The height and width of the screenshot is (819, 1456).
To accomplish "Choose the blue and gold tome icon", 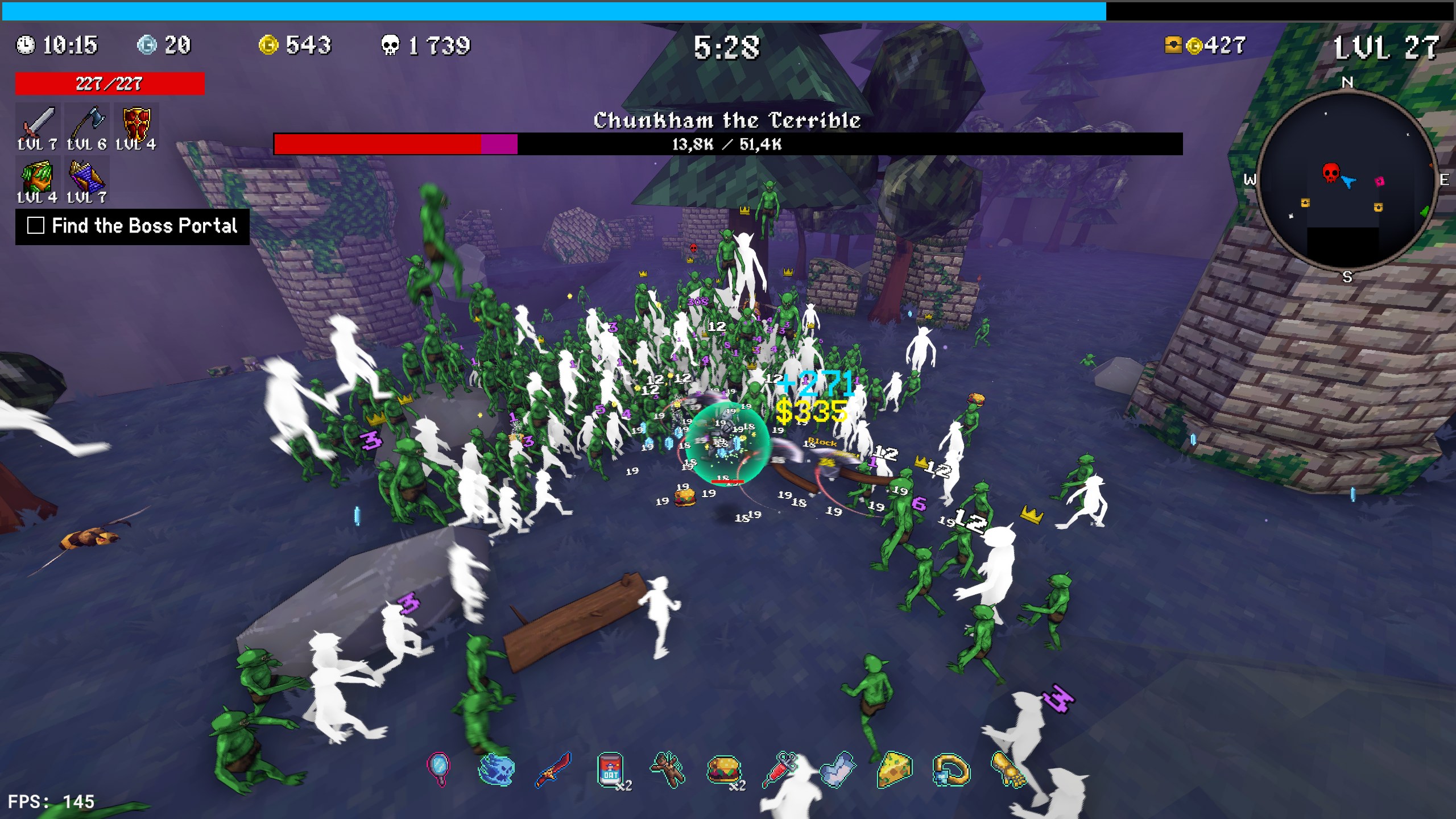I will [x=87, y=176].
